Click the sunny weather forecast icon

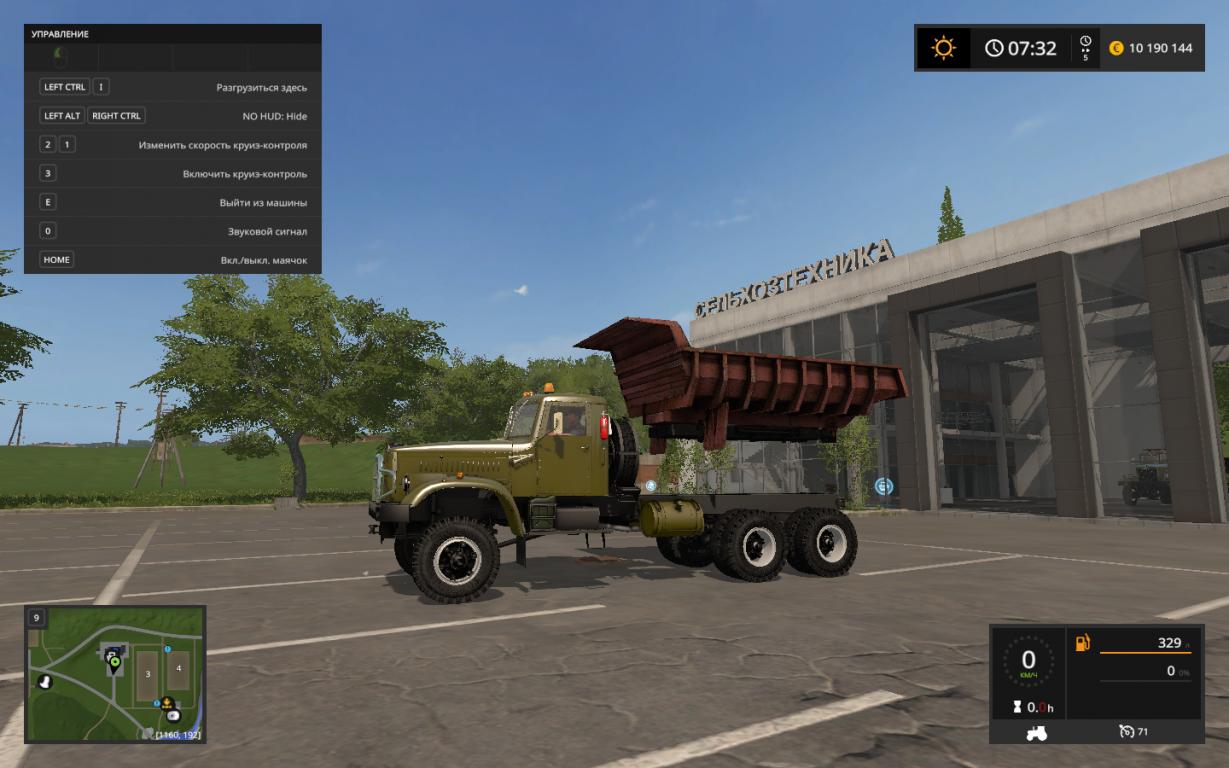[943, 48]
